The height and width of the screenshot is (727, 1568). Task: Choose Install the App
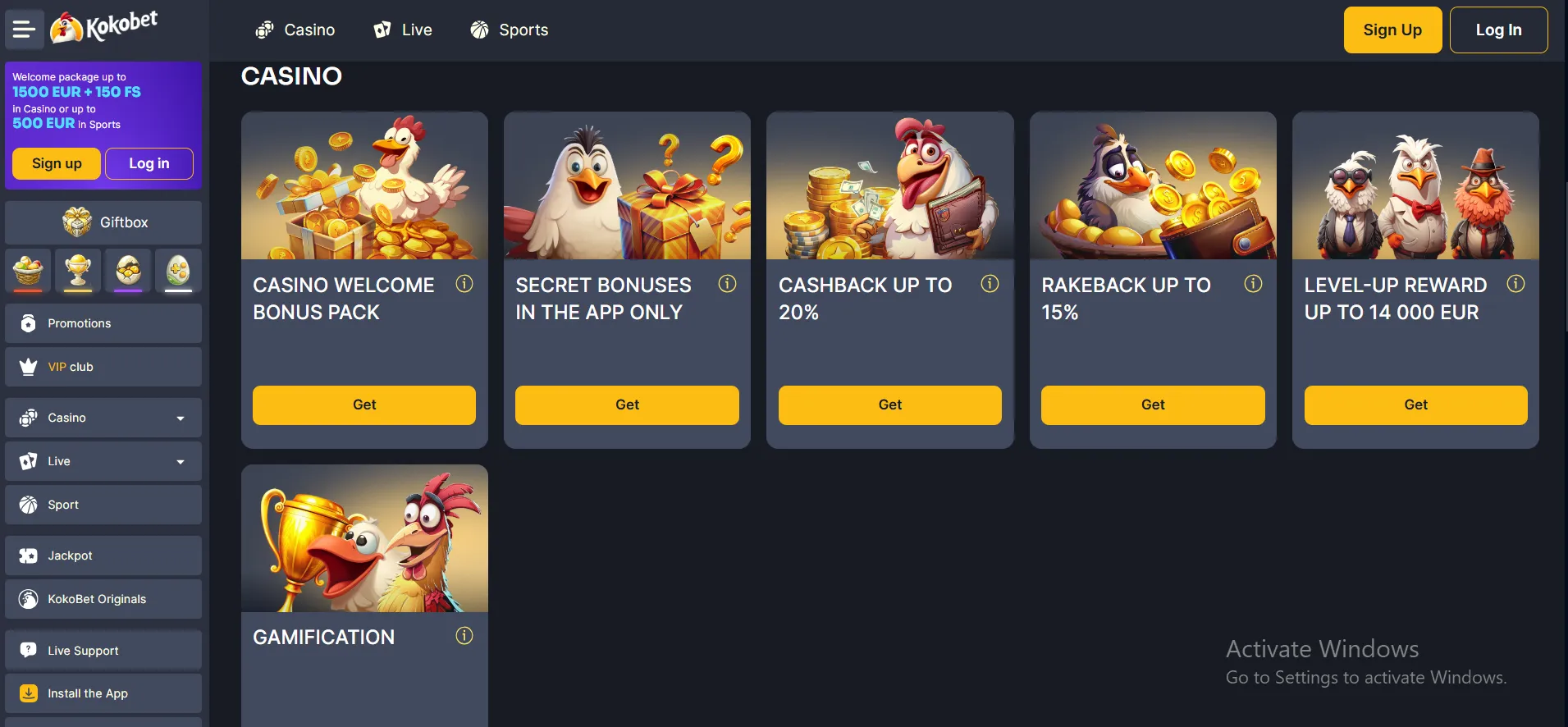click(x=103, y=693)
